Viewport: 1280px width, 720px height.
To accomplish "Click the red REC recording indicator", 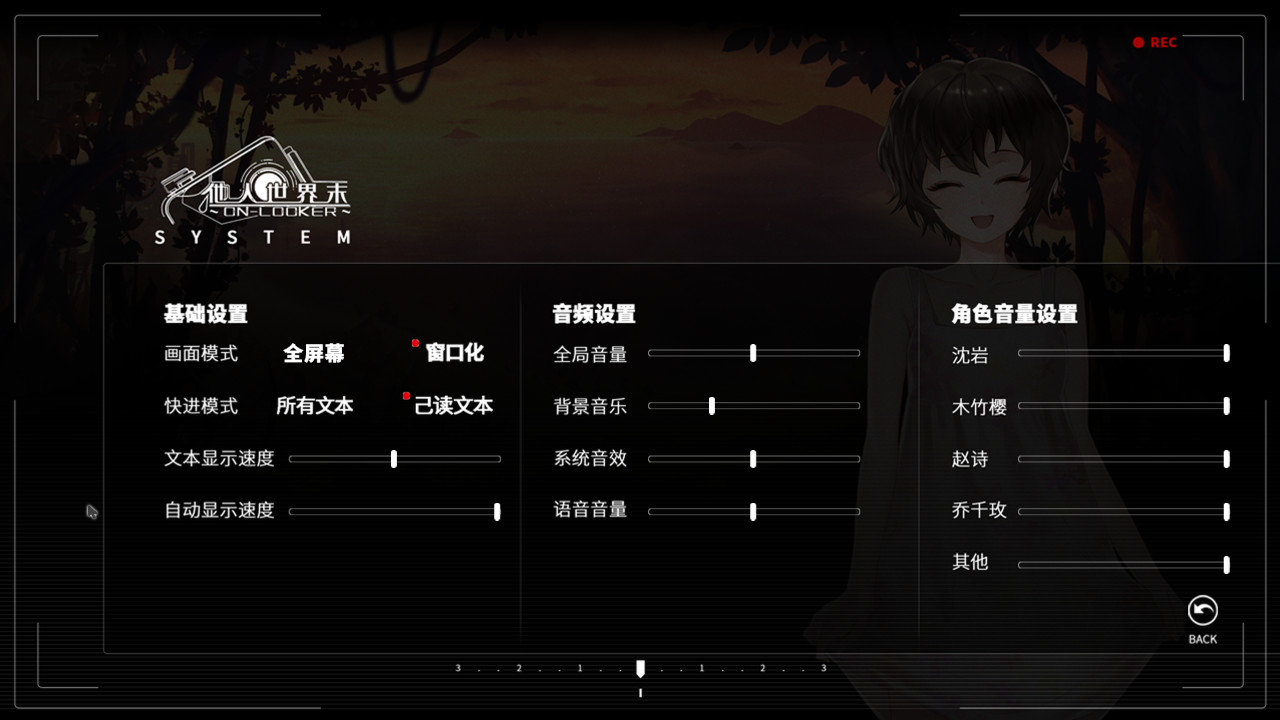I will click(x=1156, y=42).
